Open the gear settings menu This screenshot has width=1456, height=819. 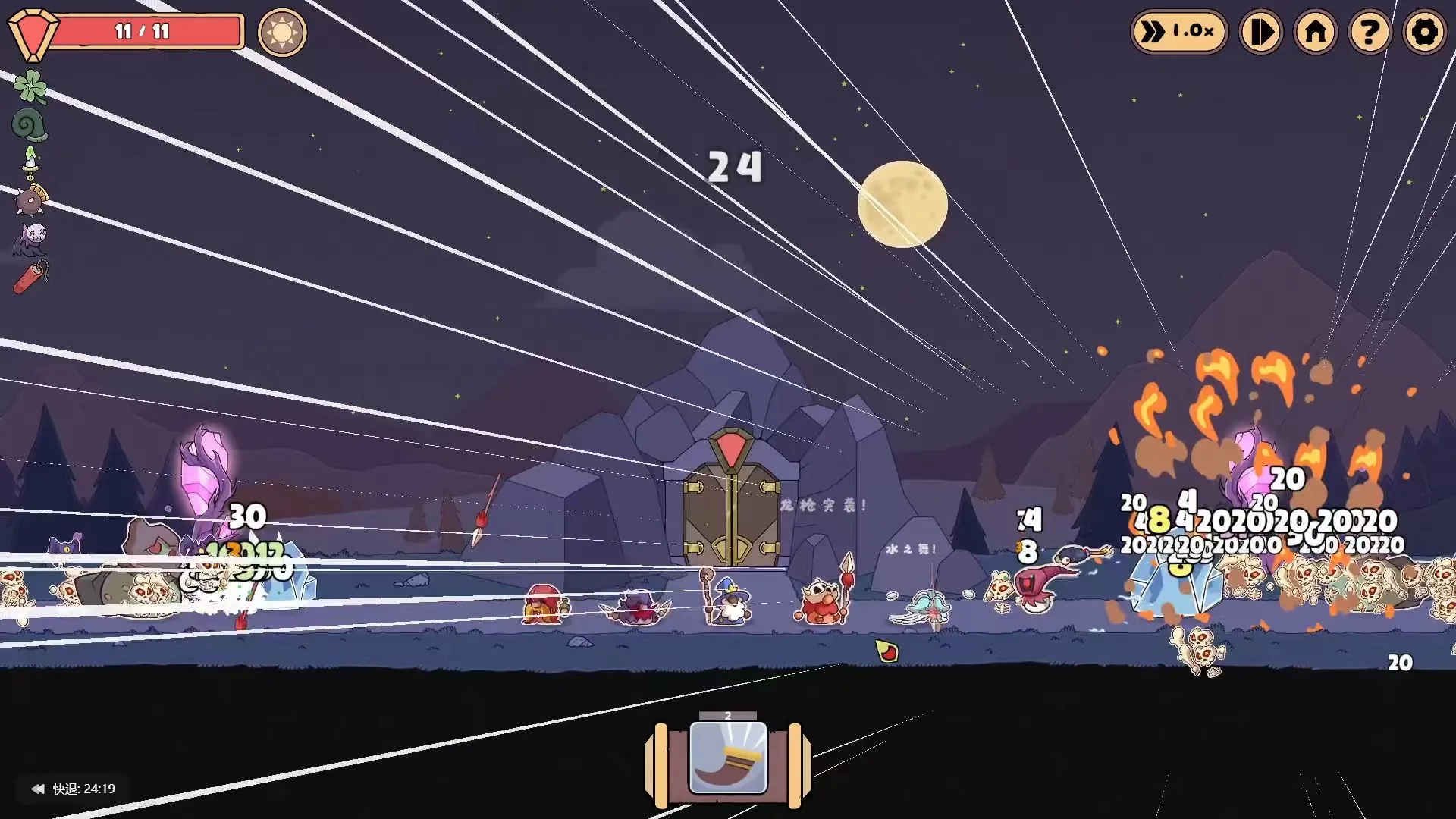(x=1424, y=32)
